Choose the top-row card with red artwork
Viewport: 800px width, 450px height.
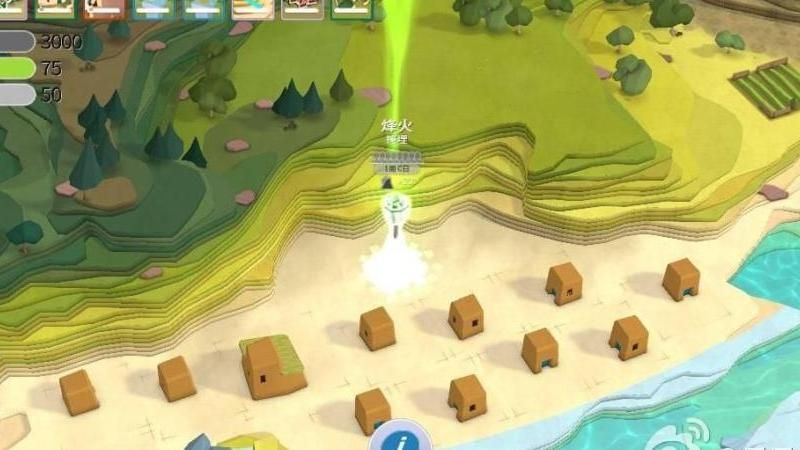tap(302, 8)
